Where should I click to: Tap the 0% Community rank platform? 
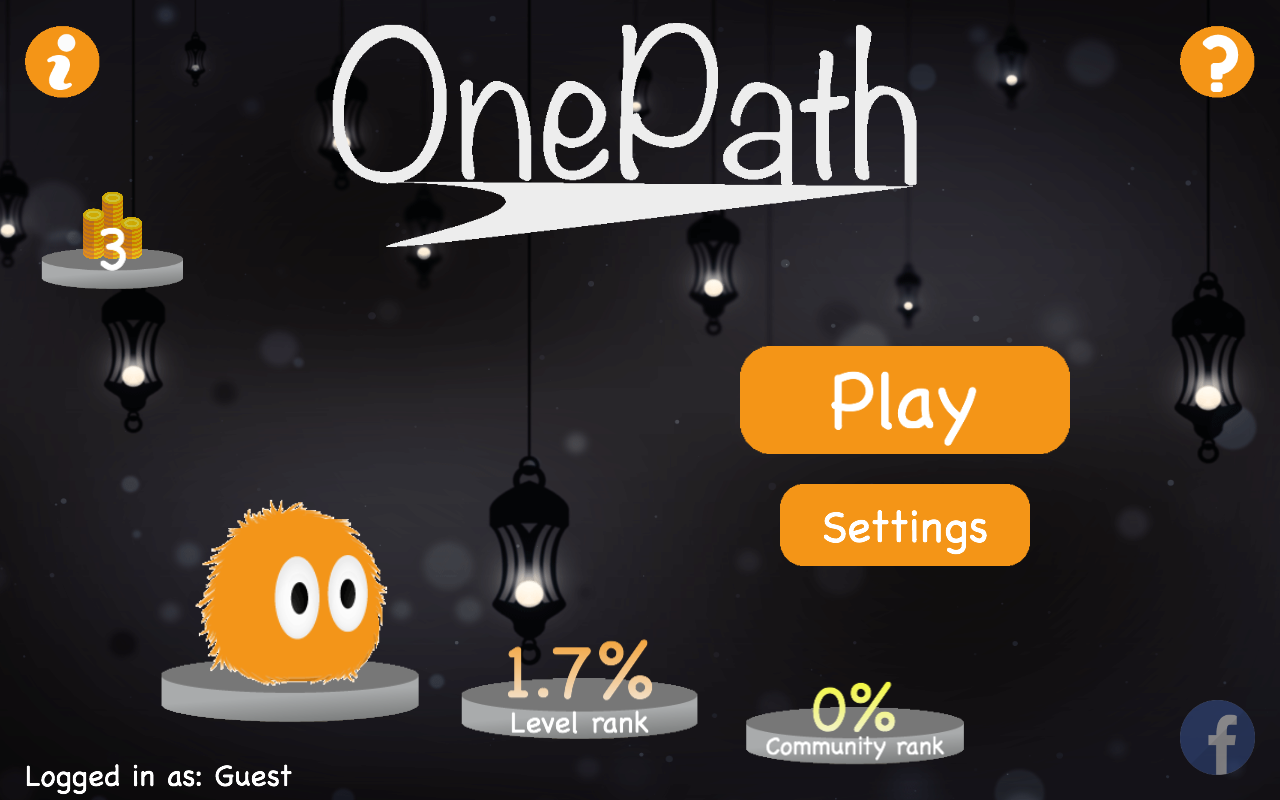[x=853, y=737]
